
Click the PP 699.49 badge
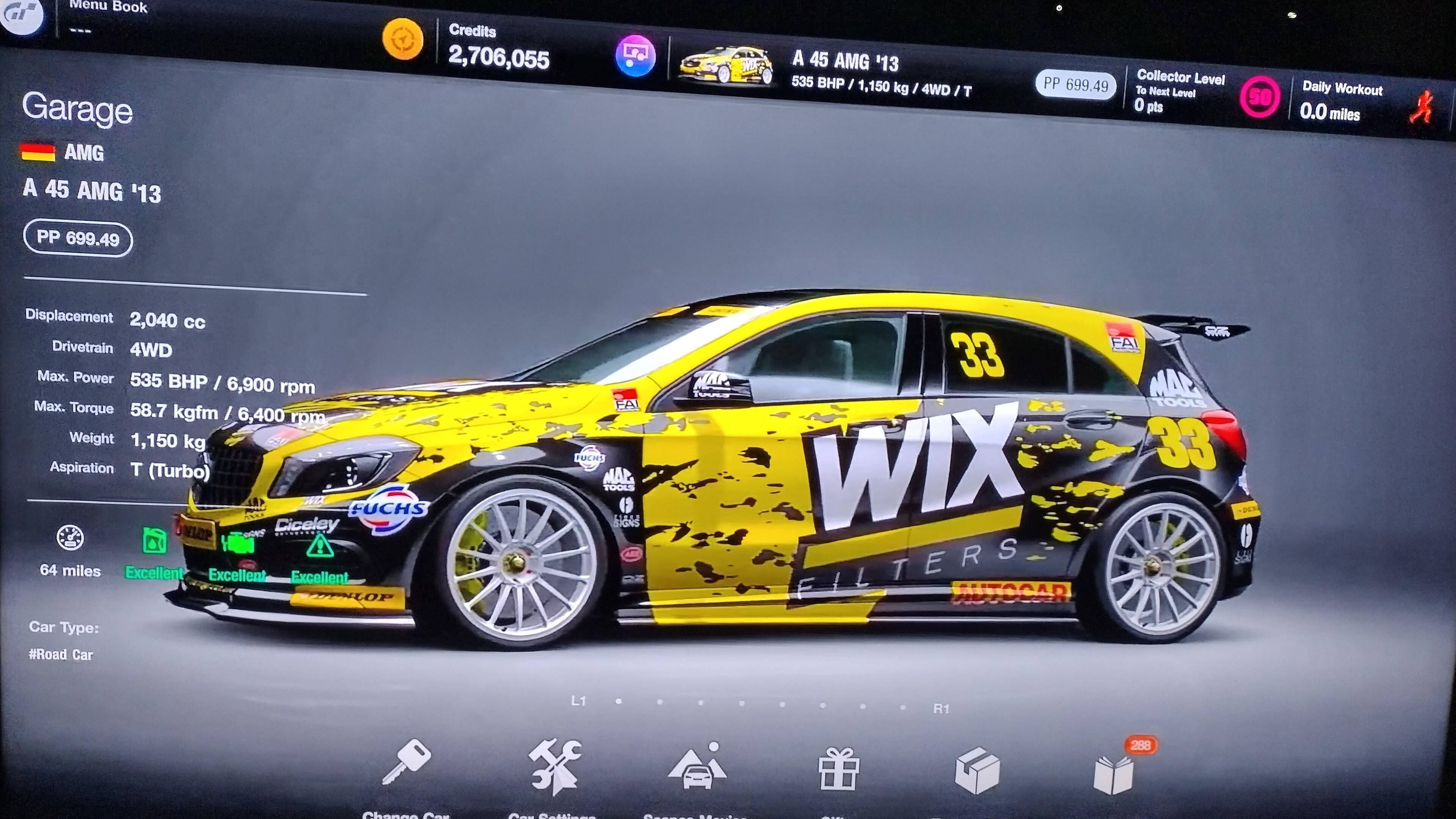pos(77,237)
